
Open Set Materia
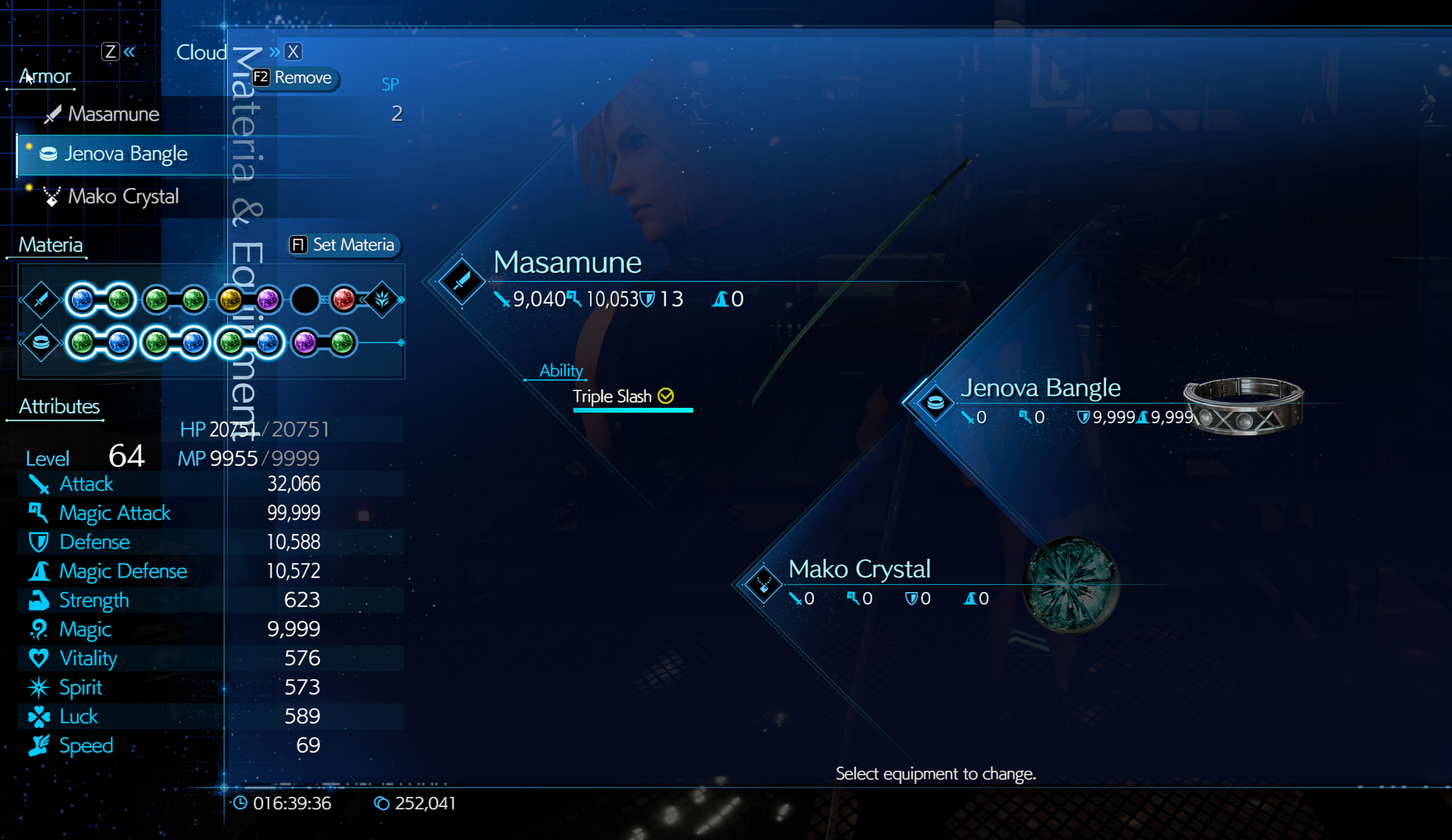point(344,245)
